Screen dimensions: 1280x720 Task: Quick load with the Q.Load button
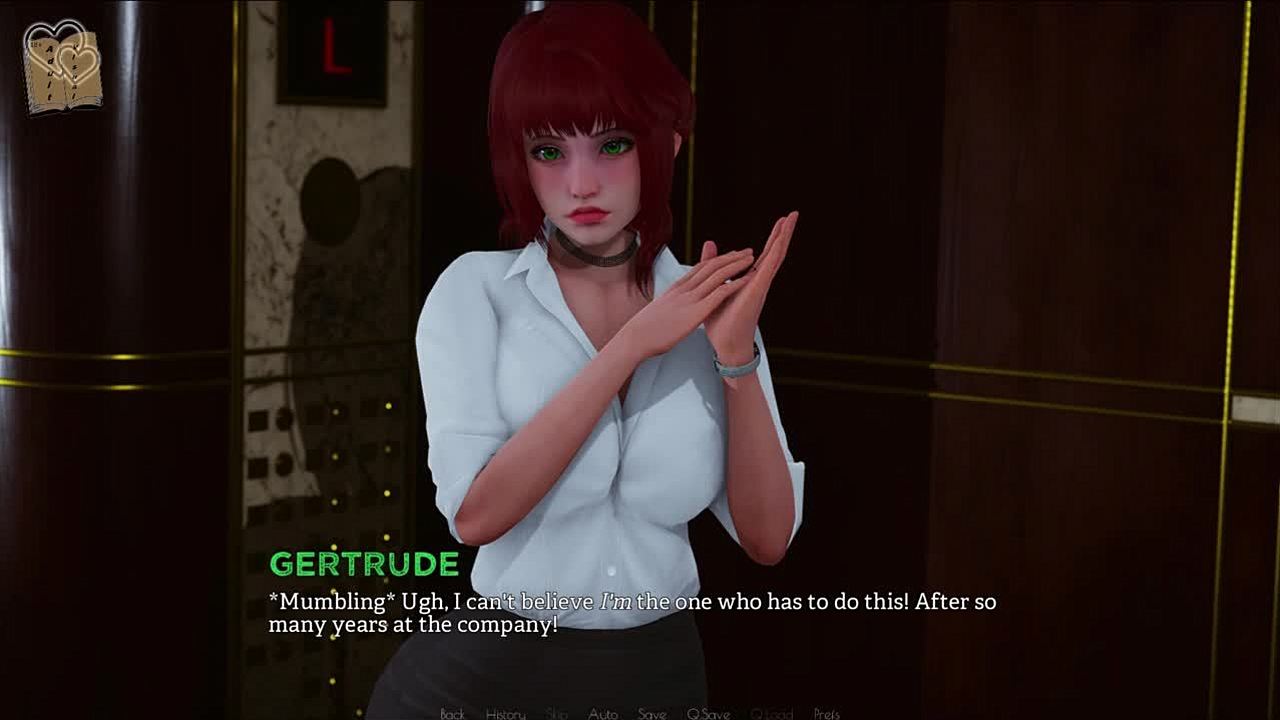(771, 713)
